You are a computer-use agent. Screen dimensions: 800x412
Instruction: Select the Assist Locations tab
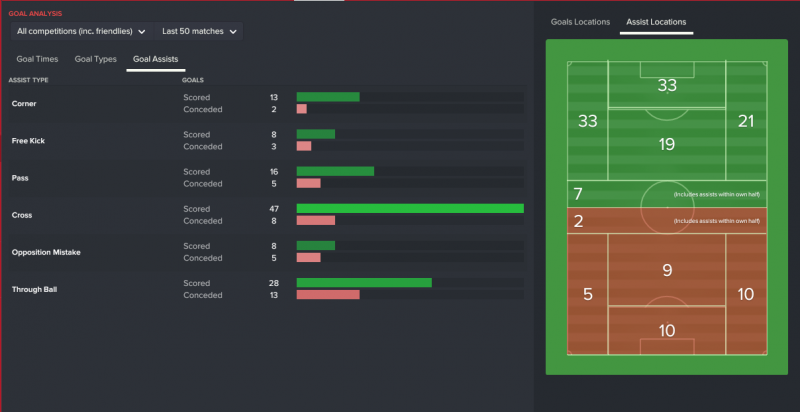pyautogui.click(x=658, y=21)
